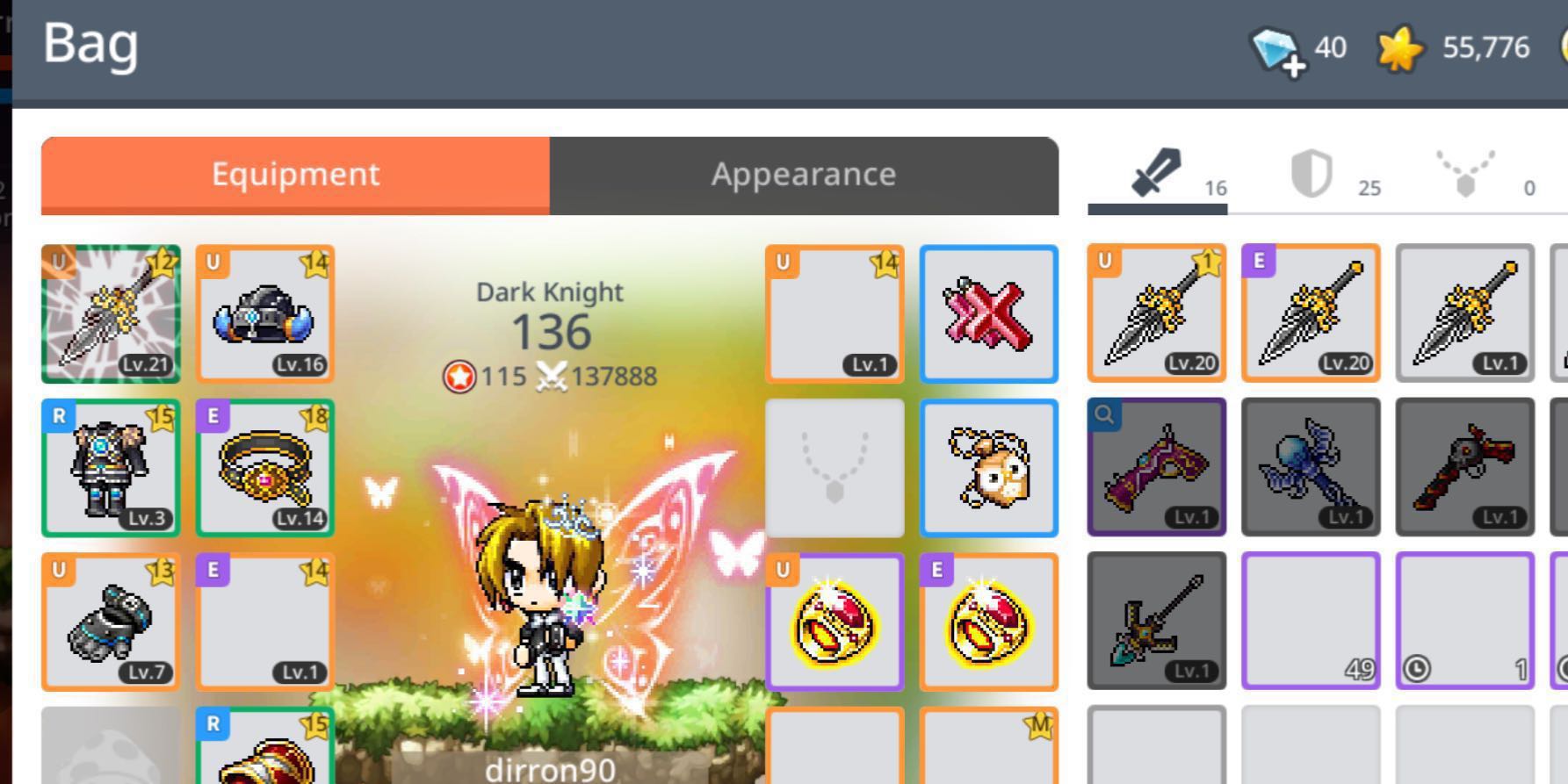1568x784 pixels.
Task: Switch to the Equipment tab
Action: pos(294,174)
